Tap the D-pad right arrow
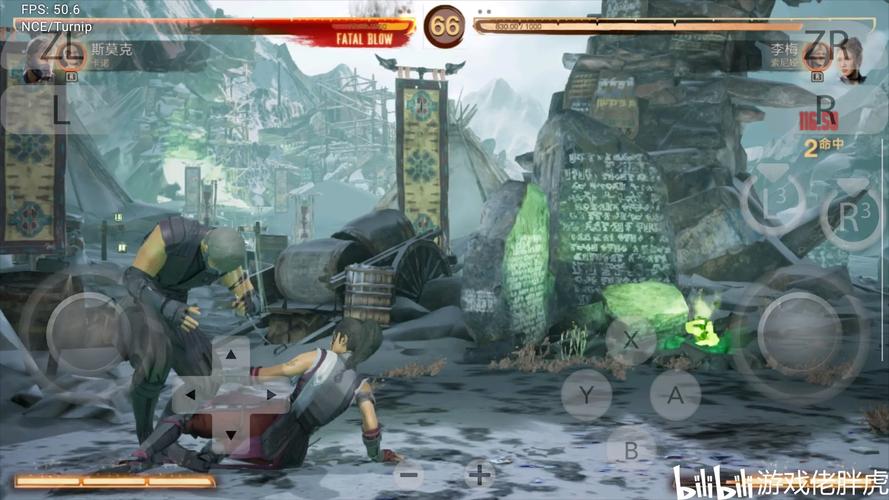 pos(270,395)
